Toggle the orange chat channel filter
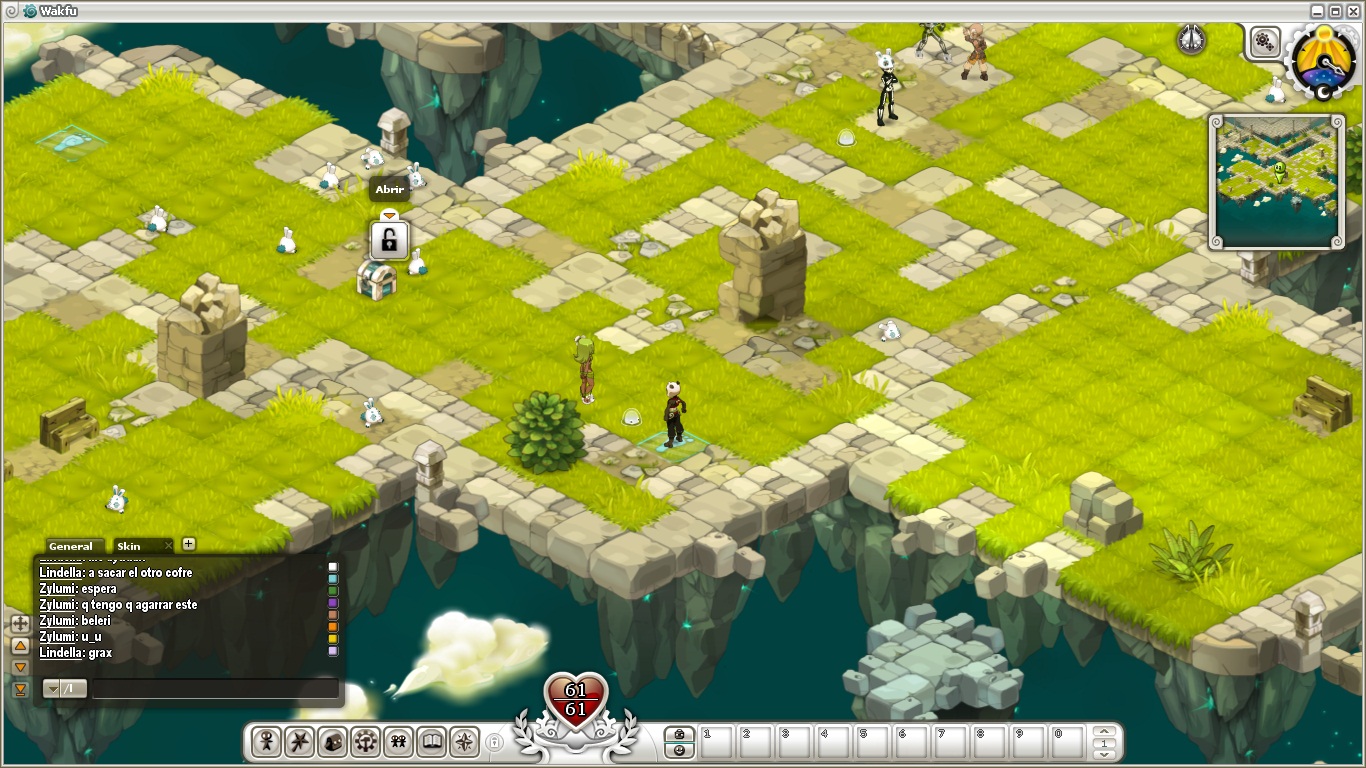The image size is (1366, 768). click(333, 627)
